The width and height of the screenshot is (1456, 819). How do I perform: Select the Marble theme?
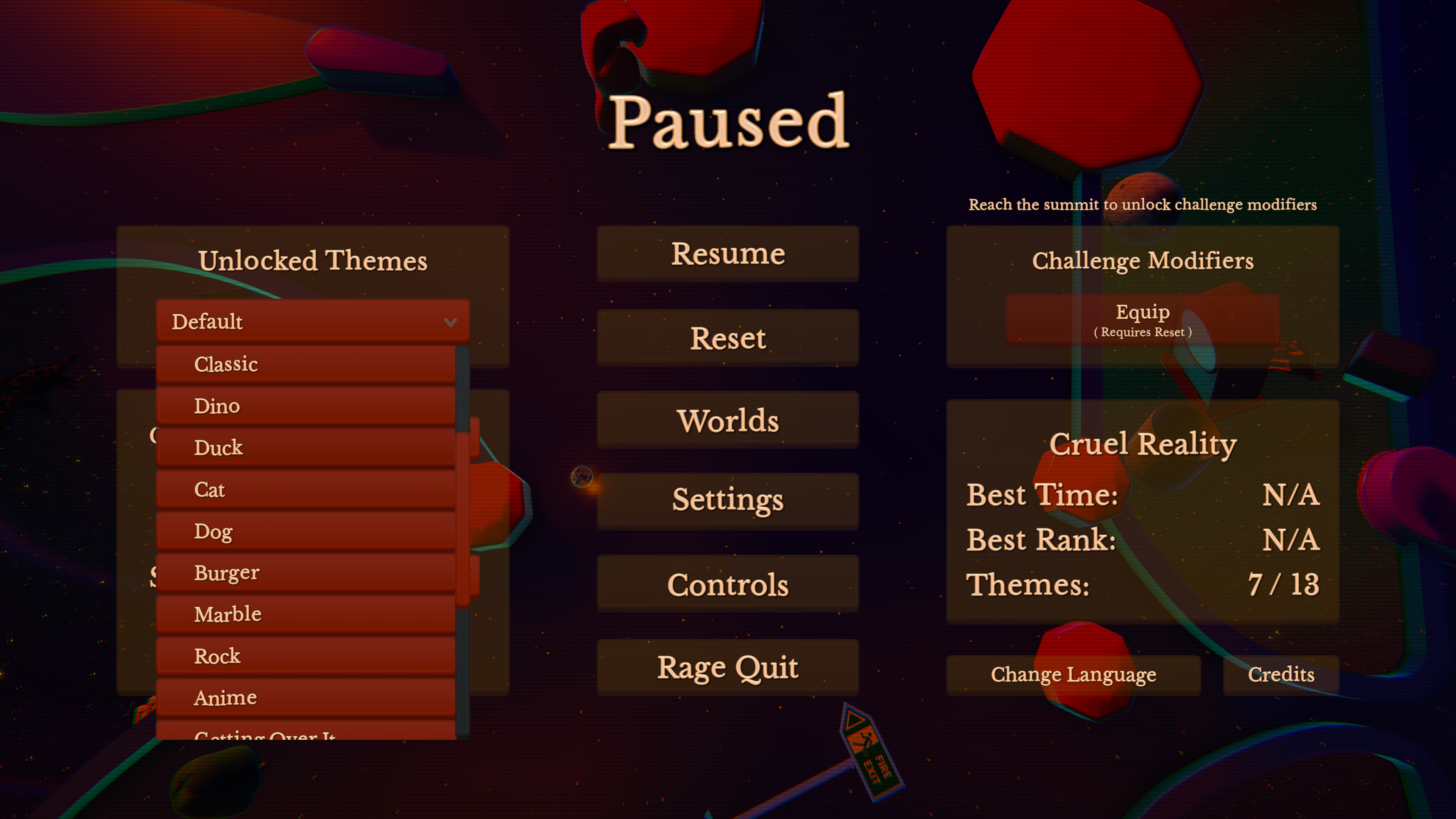307,613
